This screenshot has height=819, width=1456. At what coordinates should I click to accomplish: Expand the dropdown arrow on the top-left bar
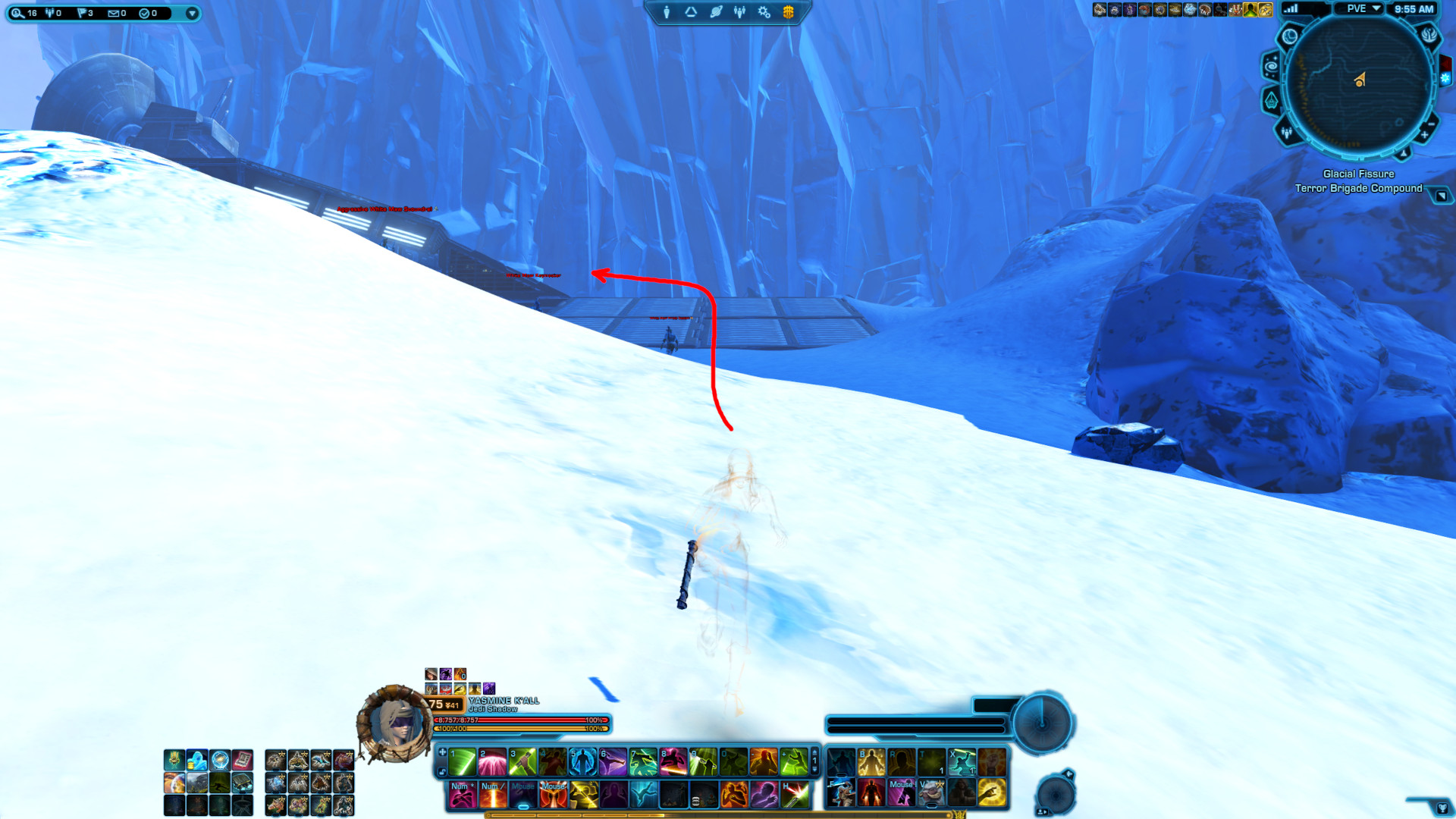click(x=193, y=13)
